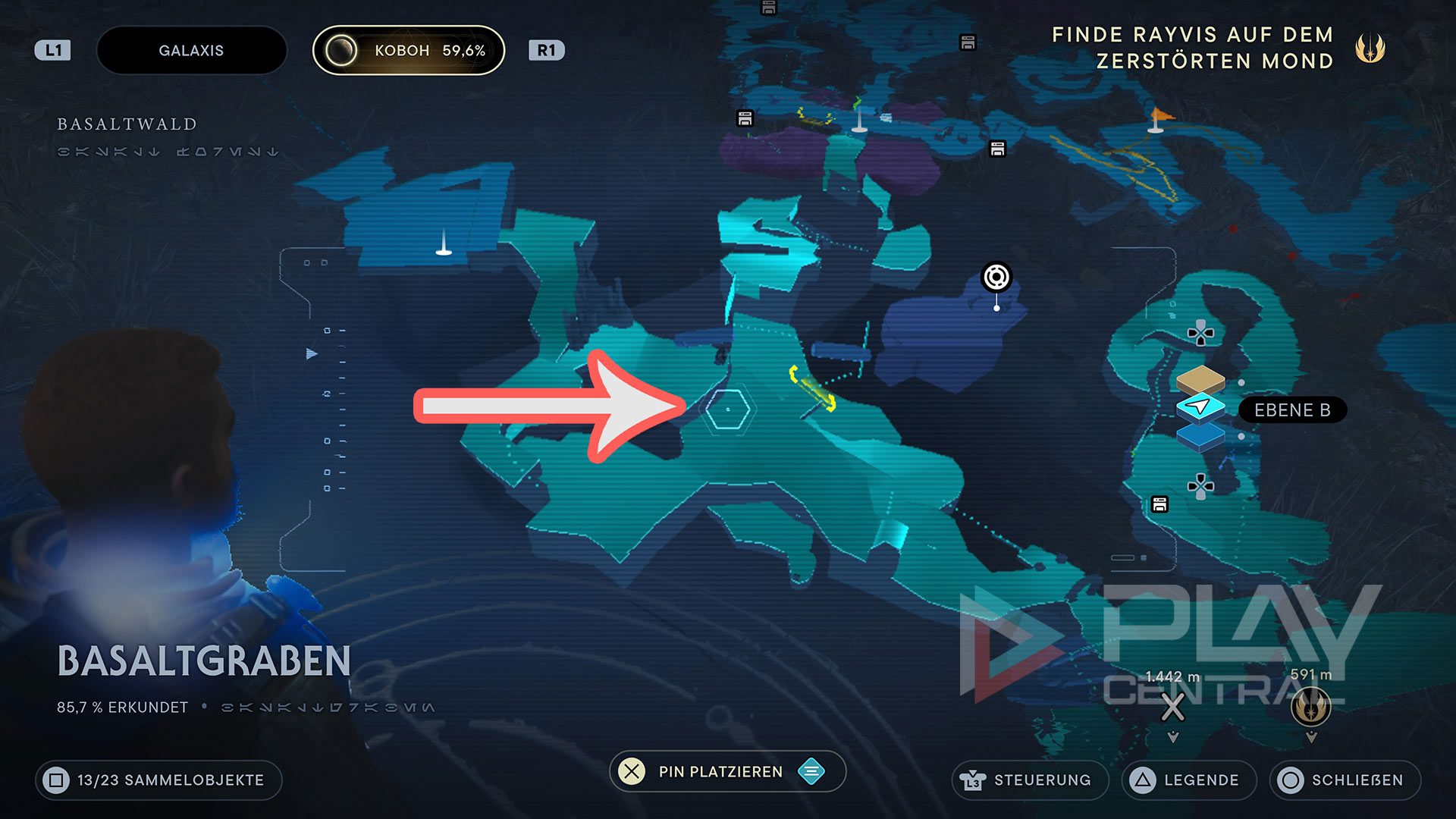Select the X pin distance marker

tap(1172, 708)
